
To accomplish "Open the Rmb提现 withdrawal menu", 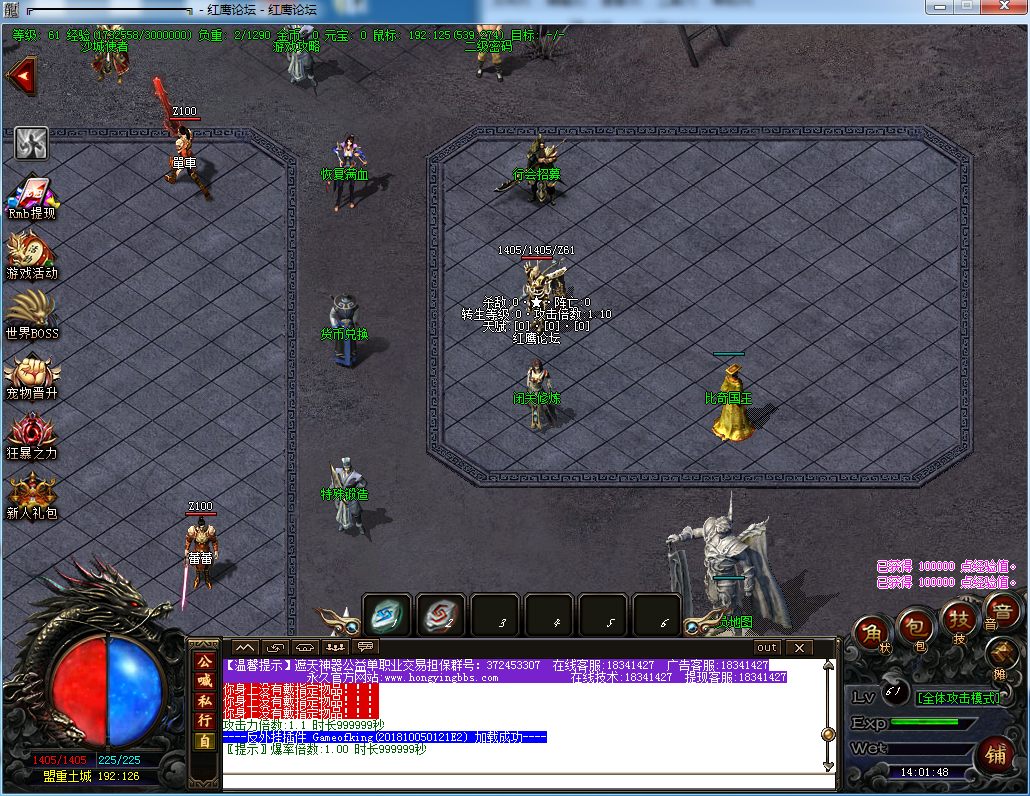I will (31, 195).
